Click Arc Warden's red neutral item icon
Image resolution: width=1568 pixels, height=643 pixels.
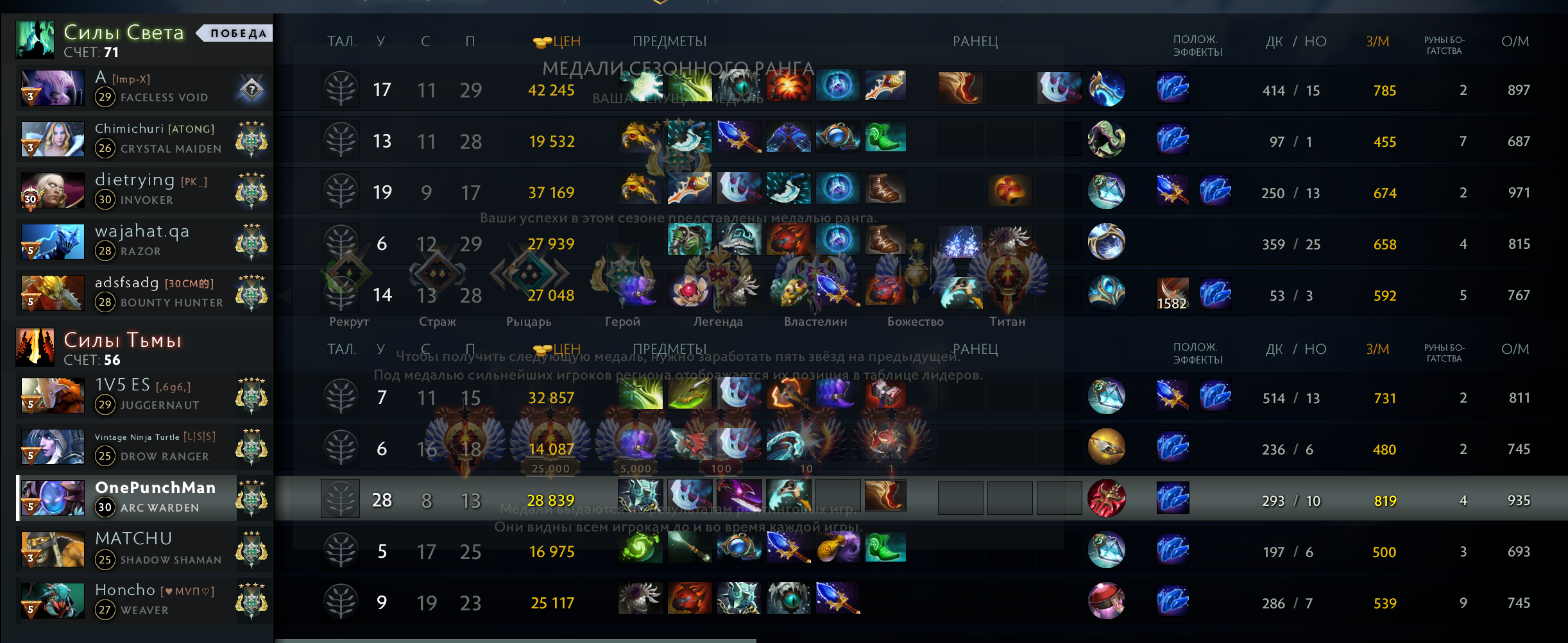[1107, 498]
